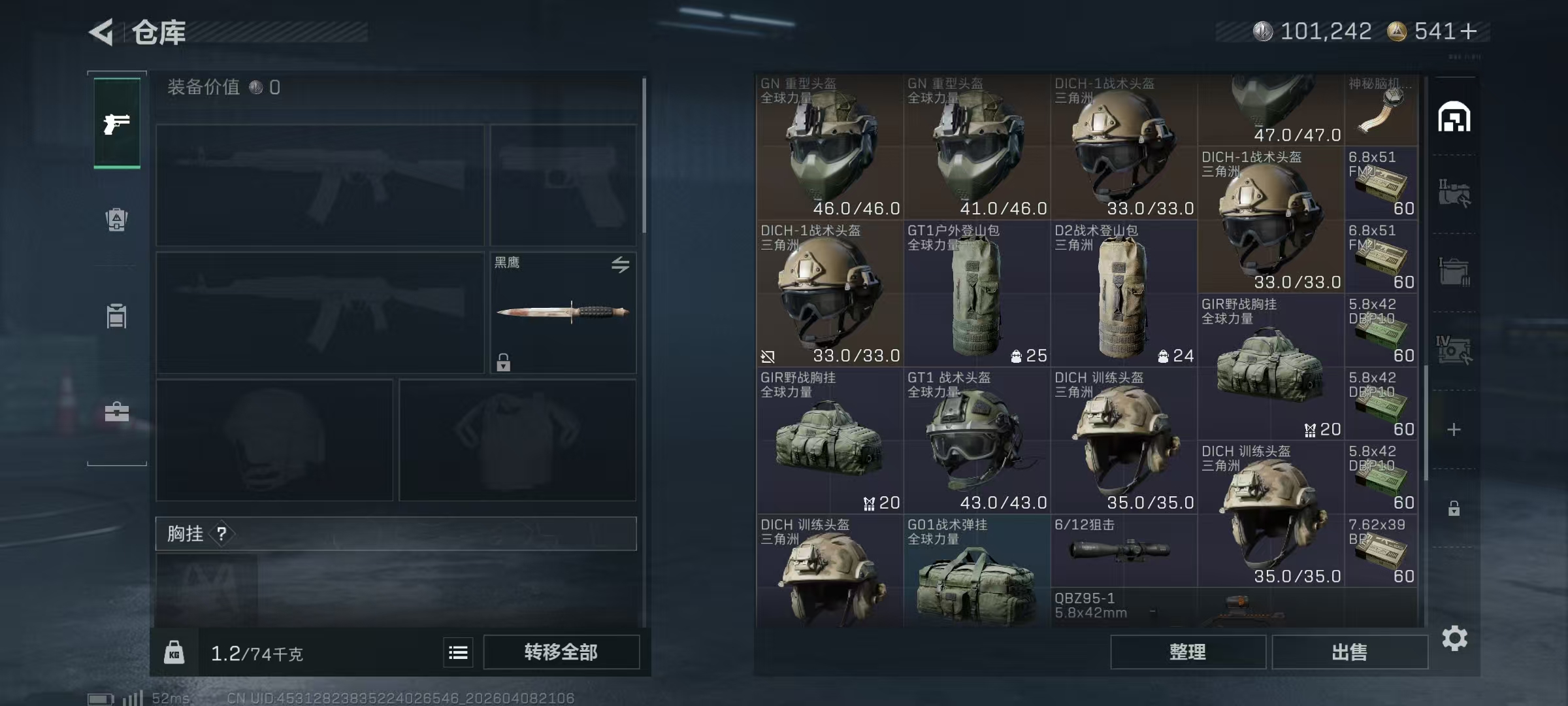Add a new stash page with plus

click(x=1454, y=429)
